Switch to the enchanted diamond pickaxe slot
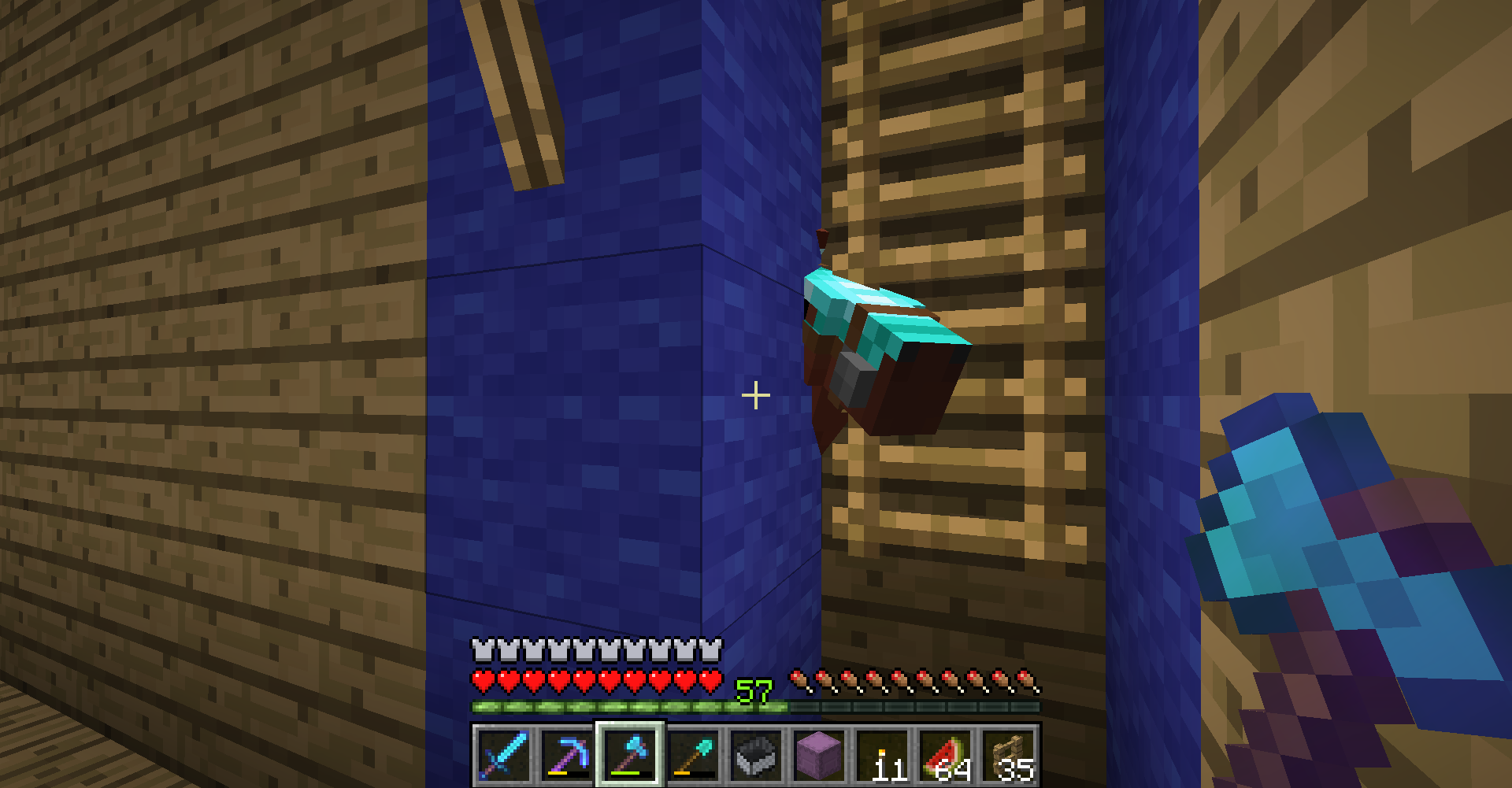The height and width of the screenshot is (788, 1512). 566,756
